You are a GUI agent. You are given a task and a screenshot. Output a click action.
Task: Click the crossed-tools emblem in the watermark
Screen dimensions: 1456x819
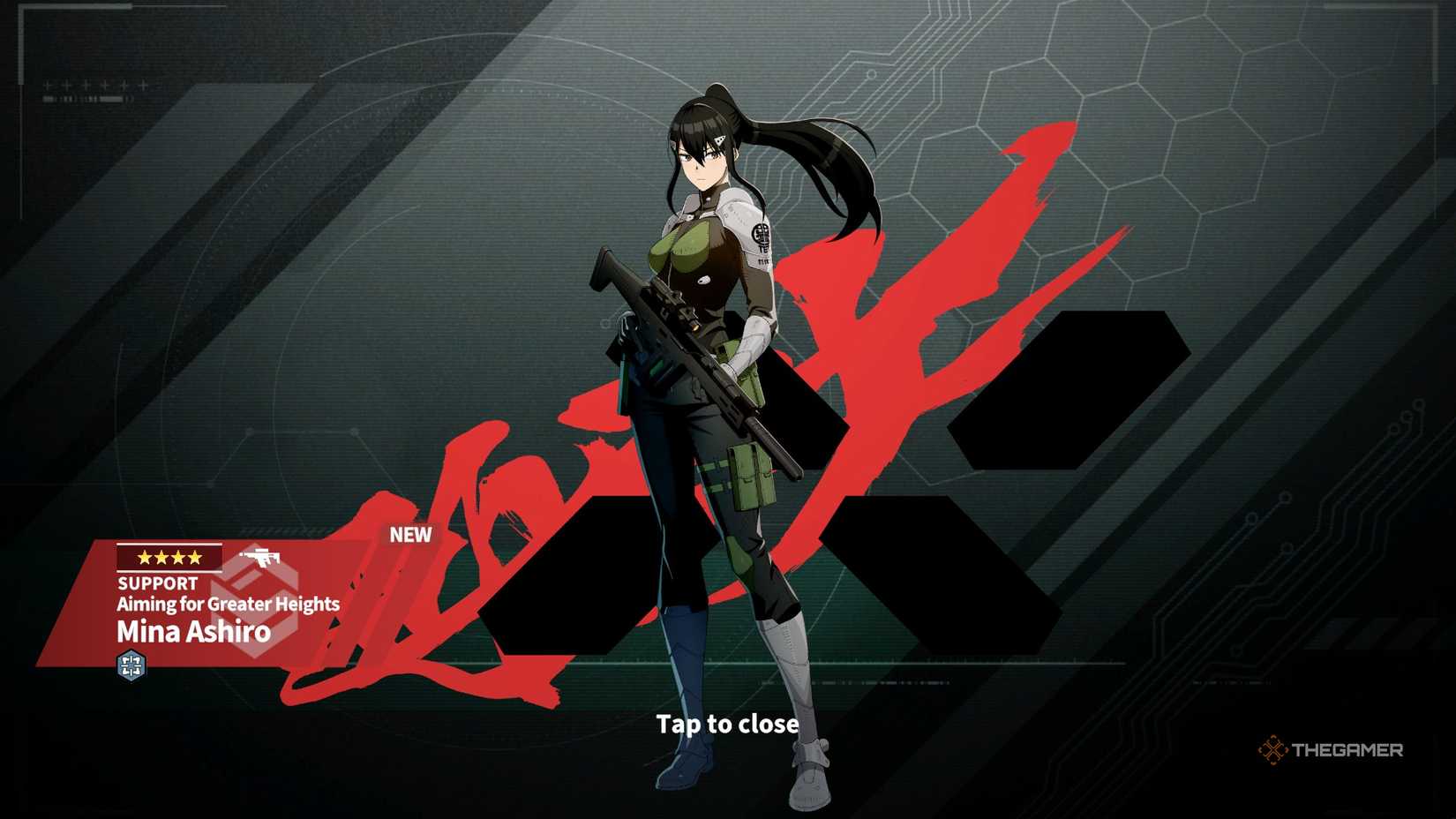1272,750
